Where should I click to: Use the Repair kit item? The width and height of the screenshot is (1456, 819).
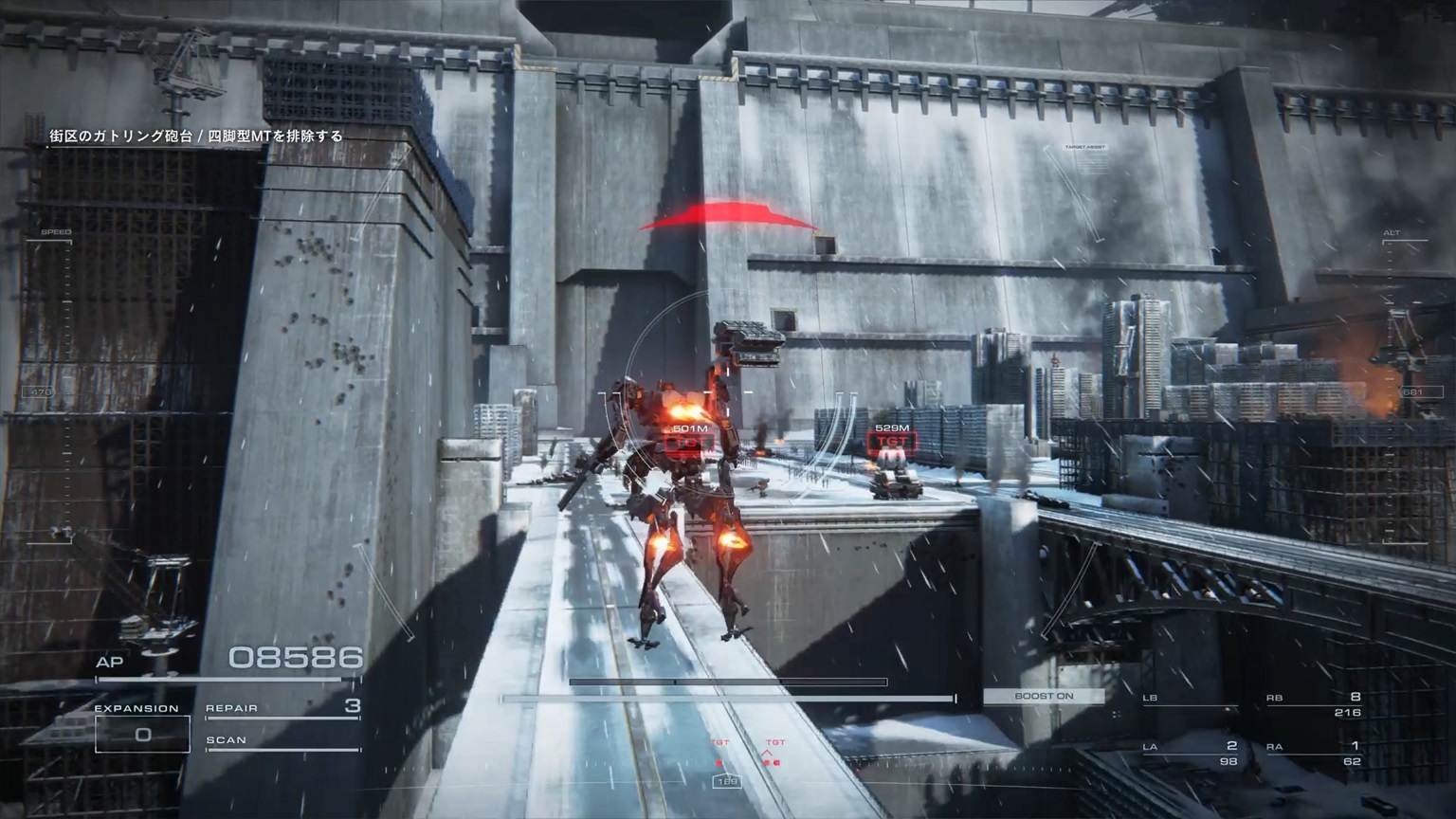282,708
